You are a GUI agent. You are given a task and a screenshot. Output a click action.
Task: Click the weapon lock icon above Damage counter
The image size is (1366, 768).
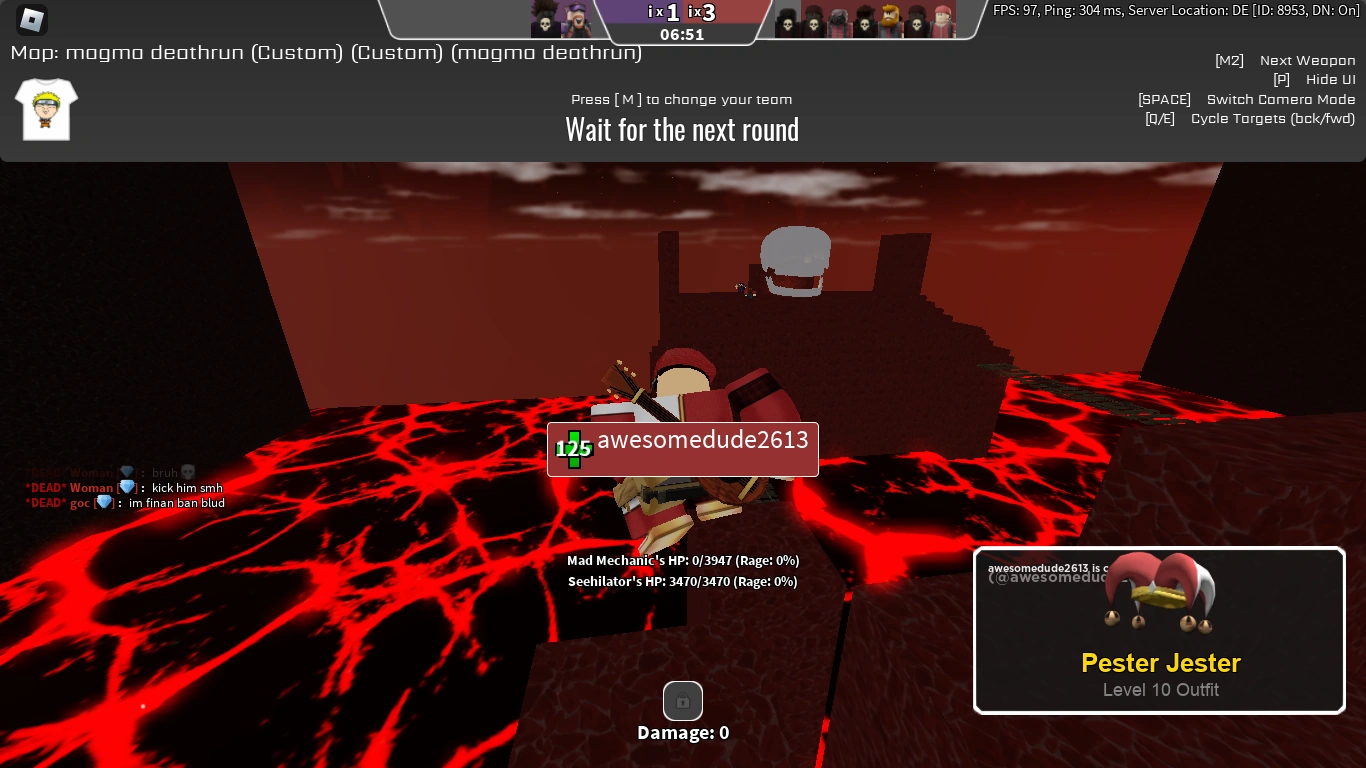682,701
